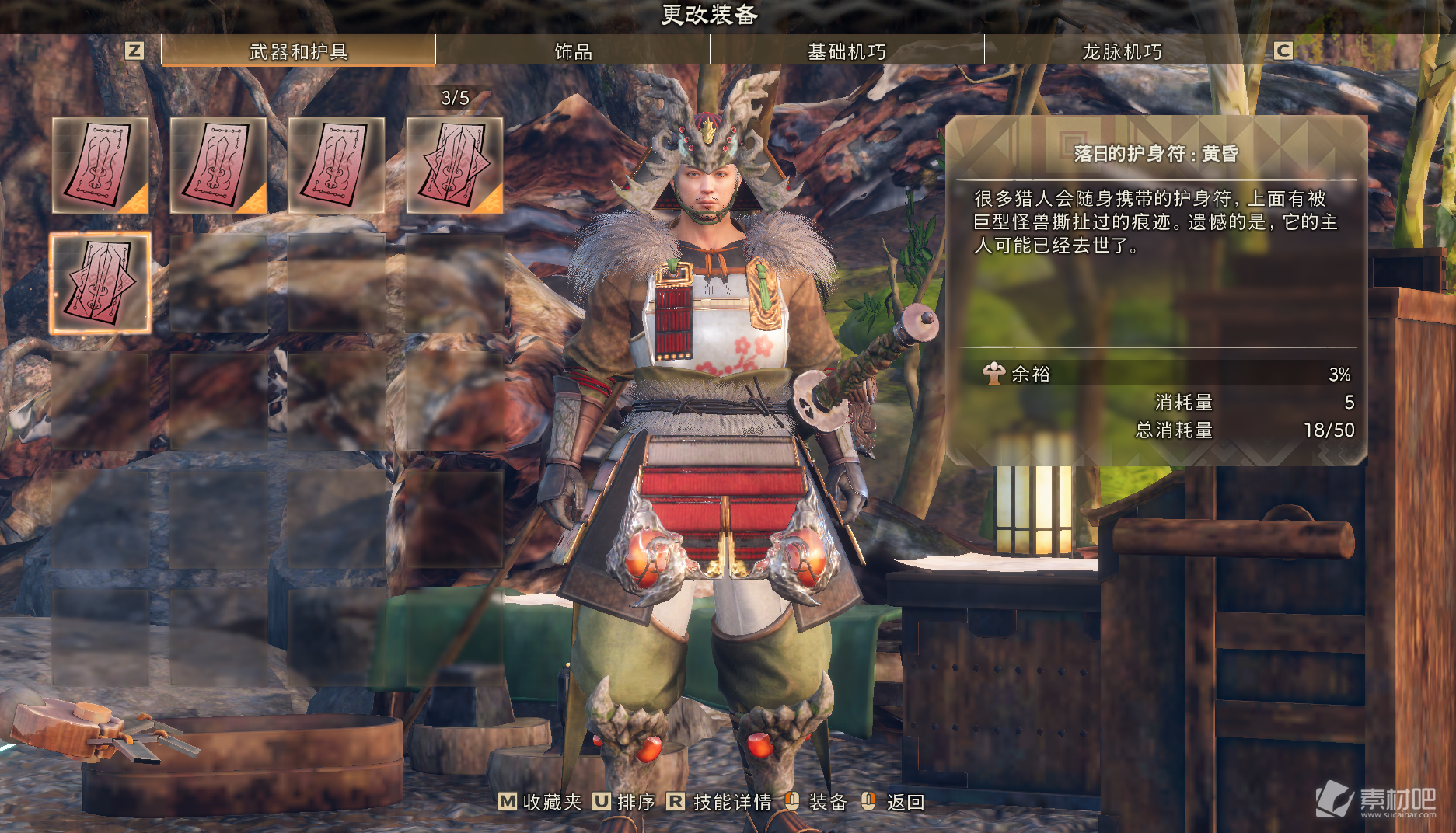
Task: Select the highlighted 落日的护身符 talisman slot
Action: point(100,284)
